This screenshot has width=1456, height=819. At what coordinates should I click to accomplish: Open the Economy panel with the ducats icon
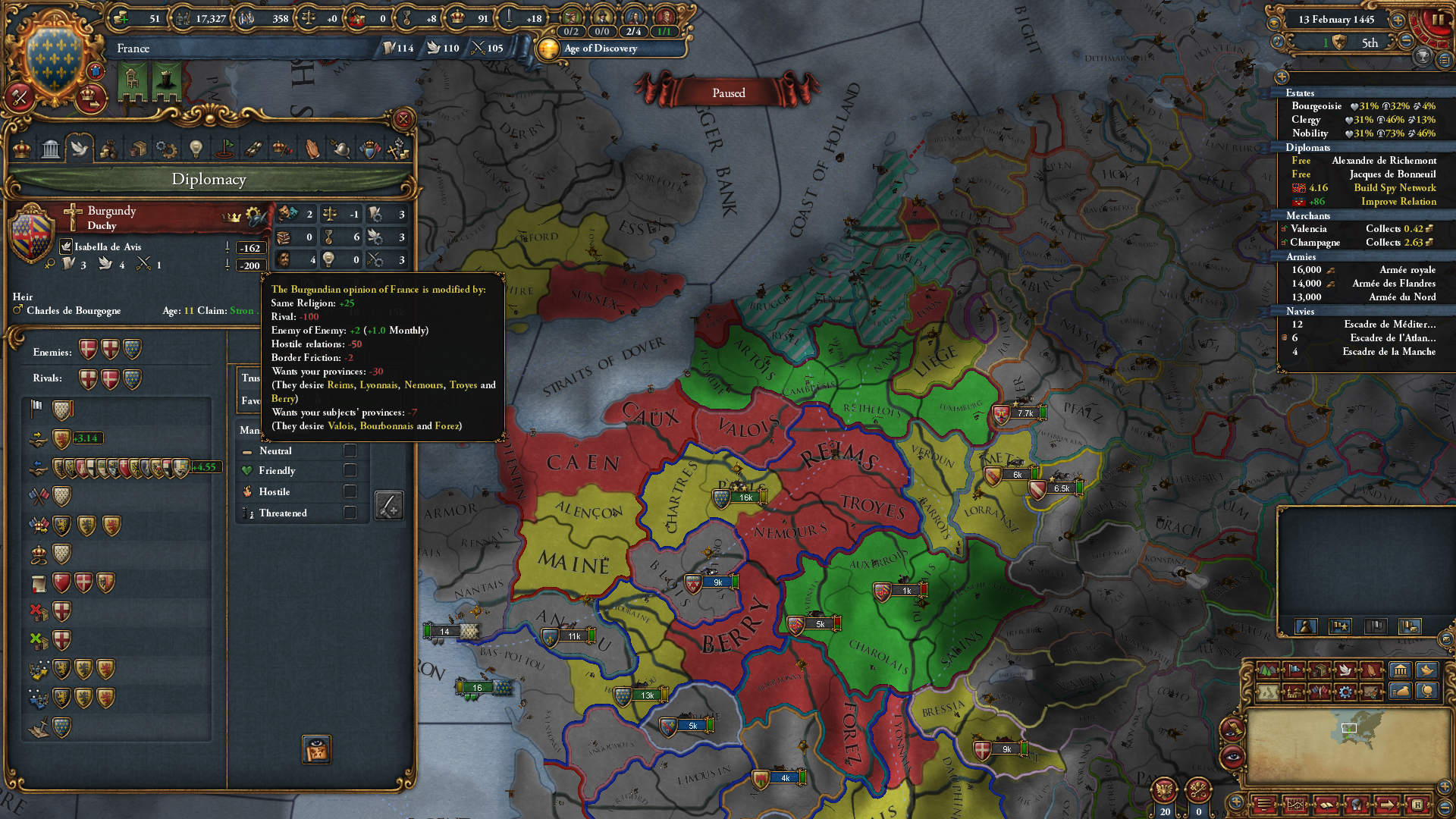pyautogui.click(x=110, y=148)
